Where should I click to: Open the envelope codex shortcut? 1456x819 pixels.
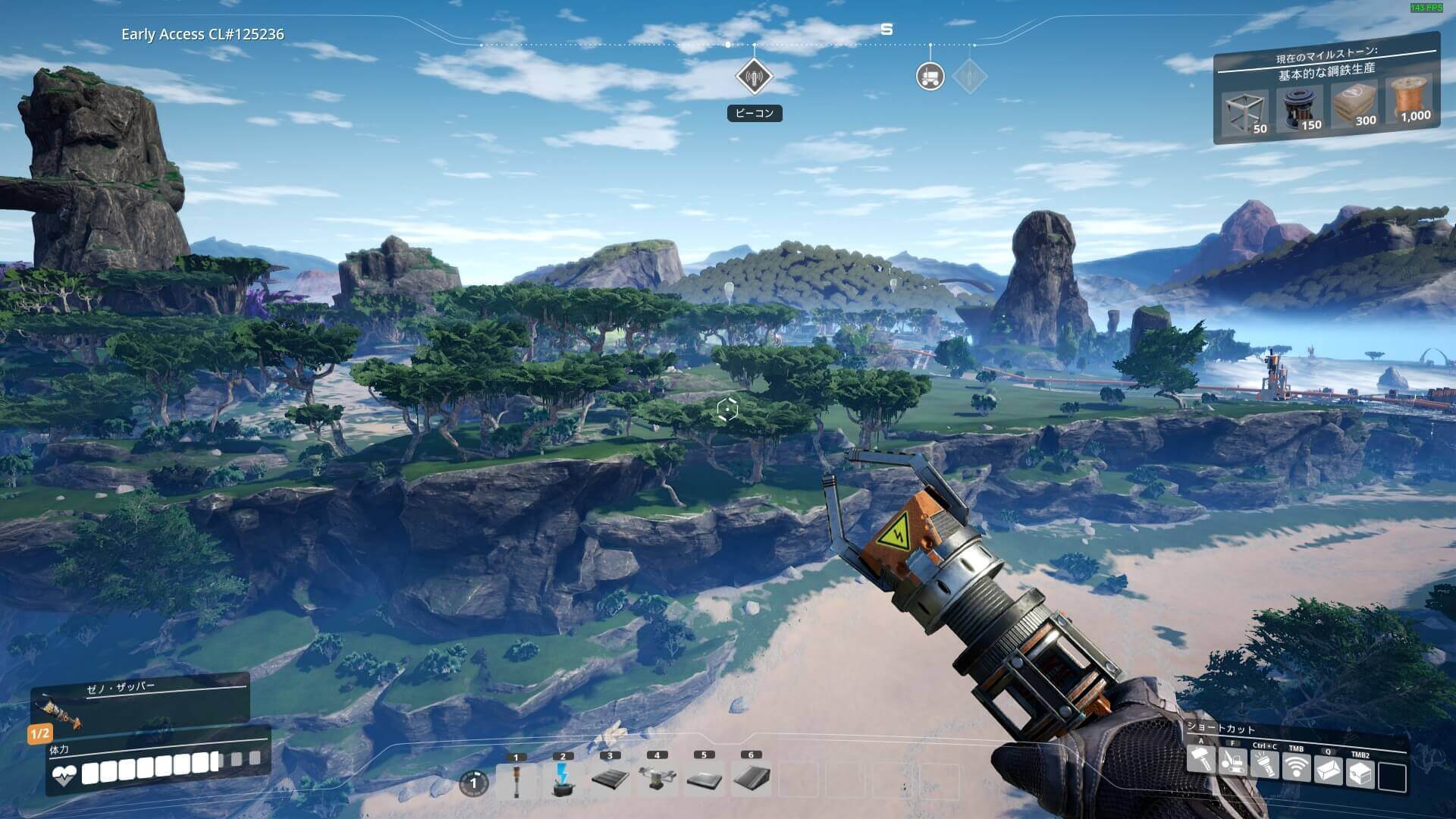tap(1329, 771)
